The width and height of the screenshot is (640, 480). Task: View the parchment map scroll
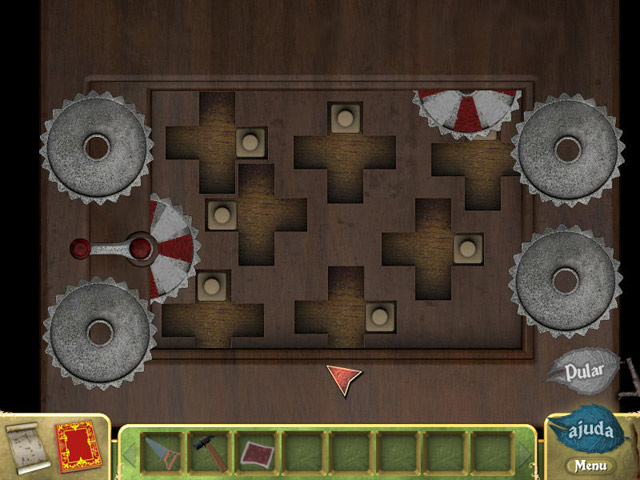point(24,446)
